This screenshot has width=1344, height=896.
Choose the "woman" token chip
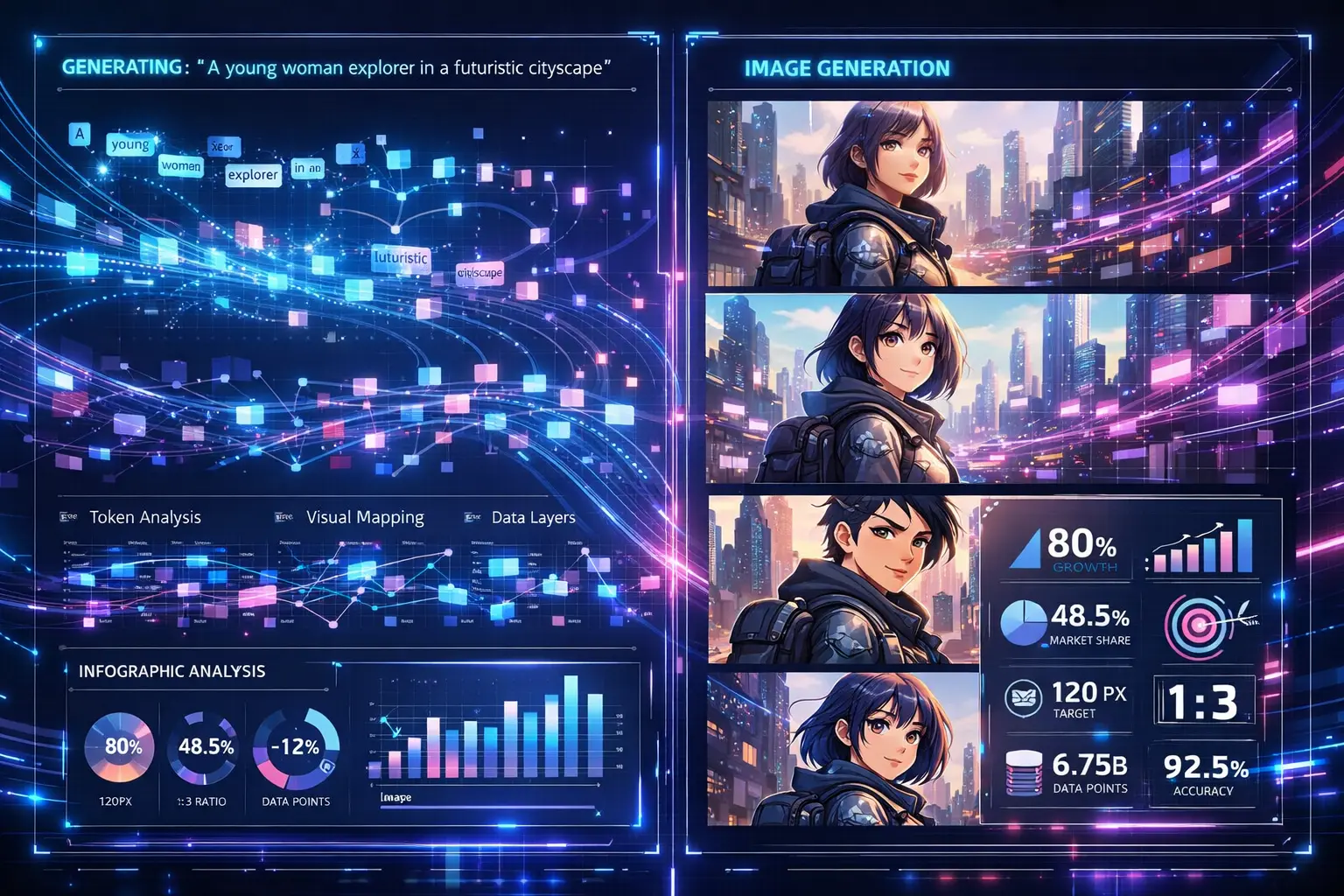click(181, 165)
